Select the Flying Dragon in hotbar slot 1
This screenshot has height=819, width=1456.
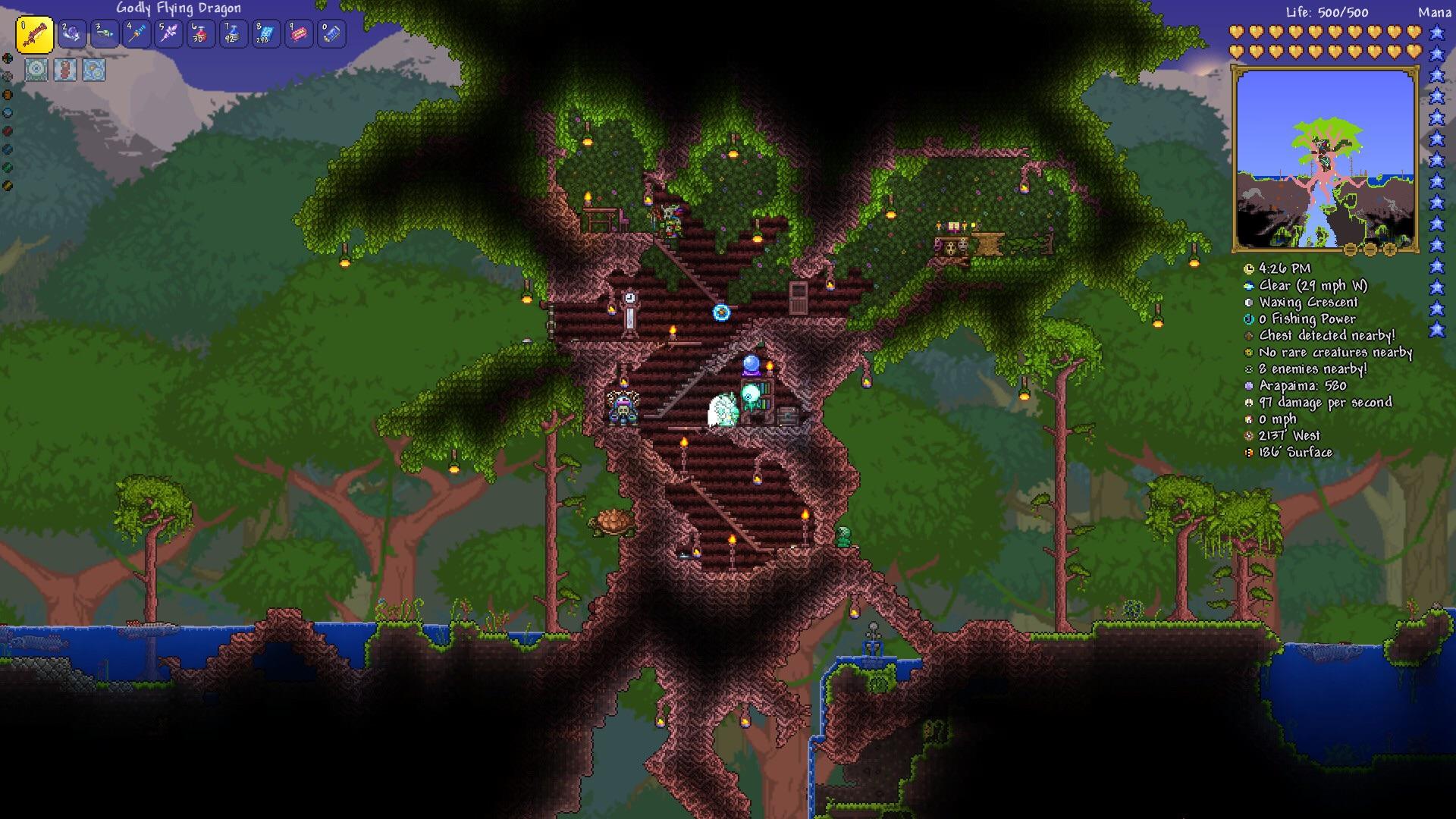tap(33, 33)
